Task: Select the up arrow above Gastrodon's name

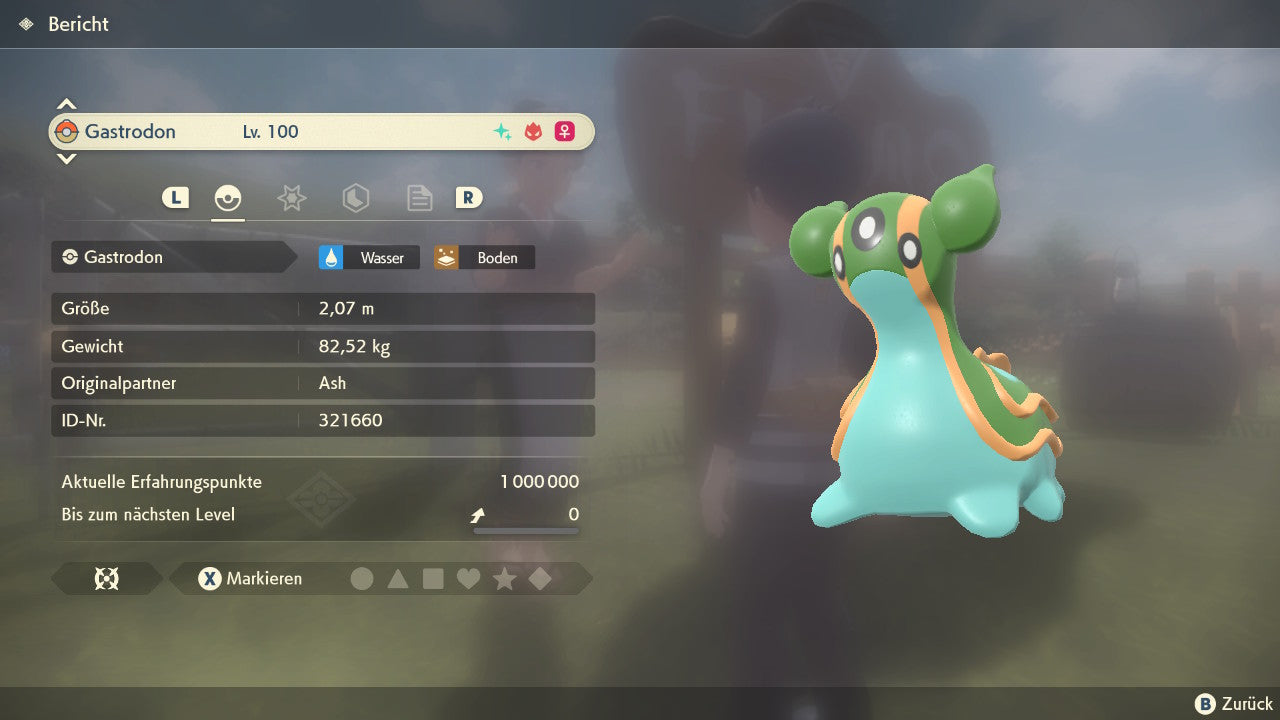Action: [66, 104]
